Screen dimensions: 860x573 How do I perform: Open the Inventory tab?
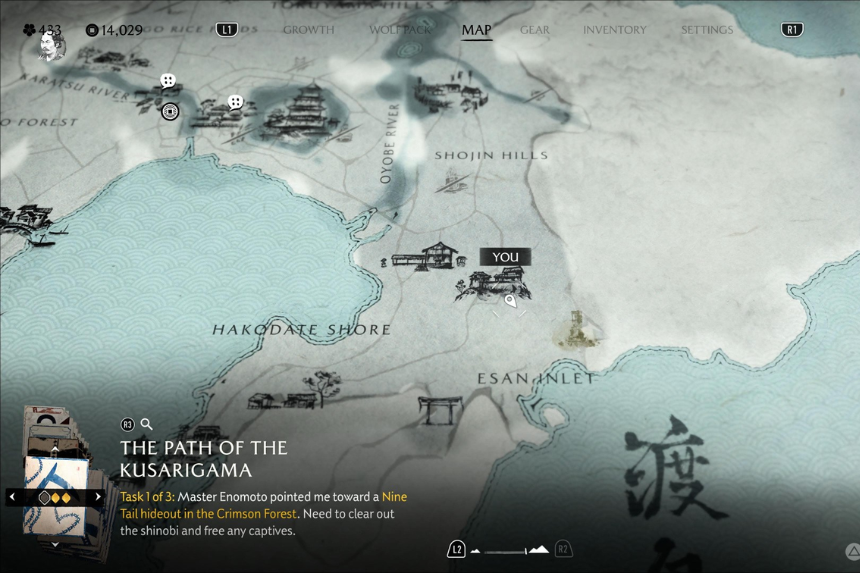(x=614, y=30)
